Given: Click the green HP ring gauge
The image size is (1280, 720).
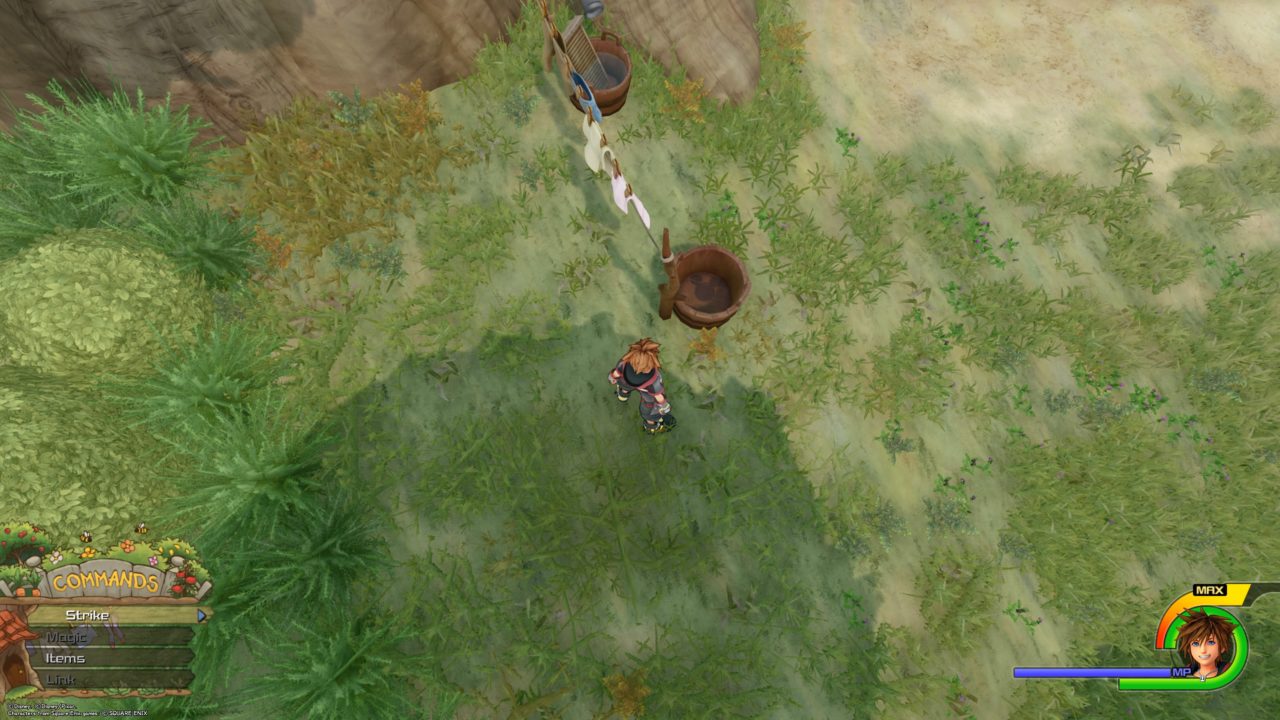Looking at the screenshot, I should tap(1239, 634).
